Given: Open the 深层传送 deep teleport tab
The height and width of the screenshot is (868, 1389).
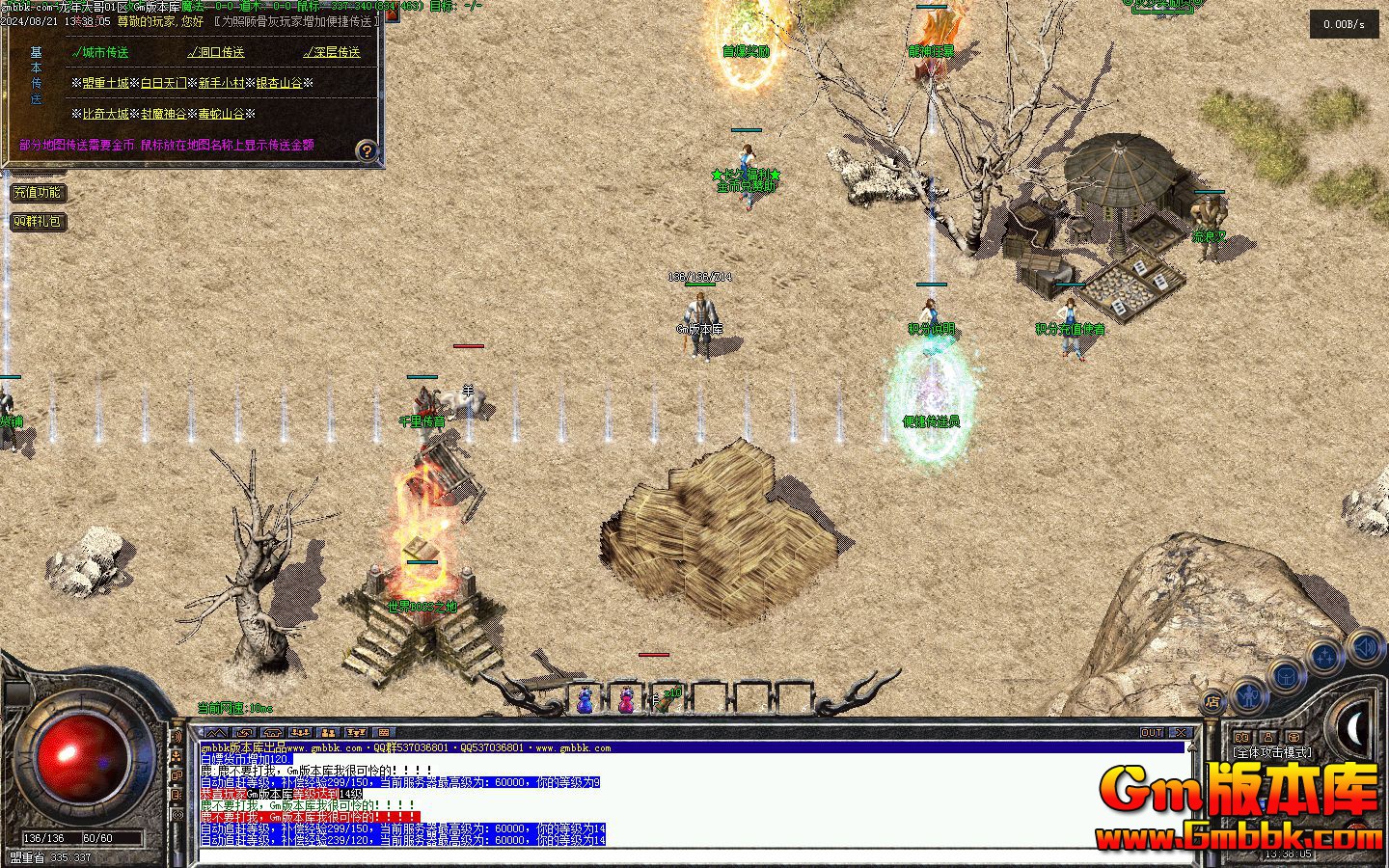Looking at the screenshot, I should (335, 53).
